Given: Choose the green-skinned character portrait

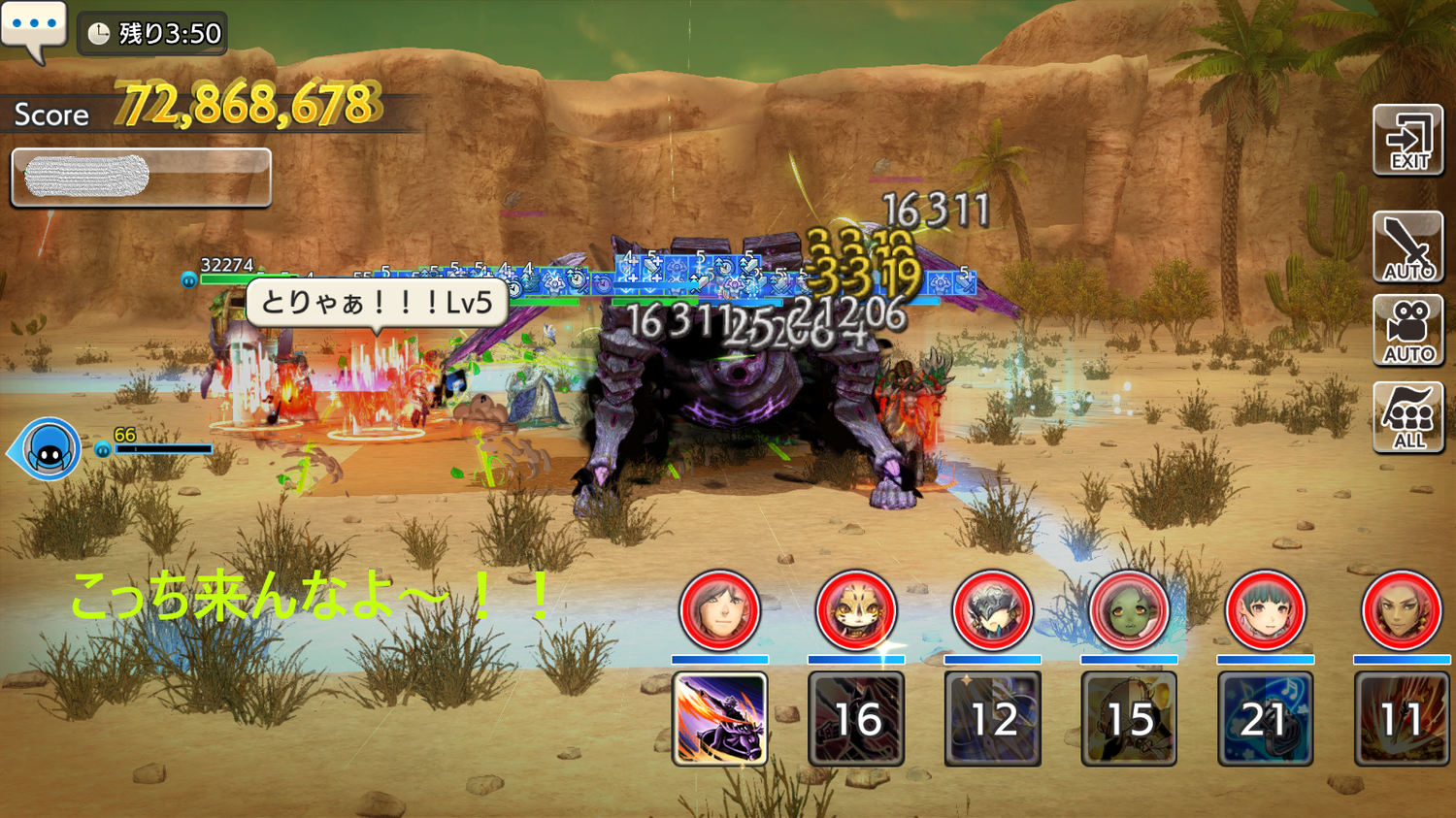Looking at the screenshot, I should point(1129,610).
